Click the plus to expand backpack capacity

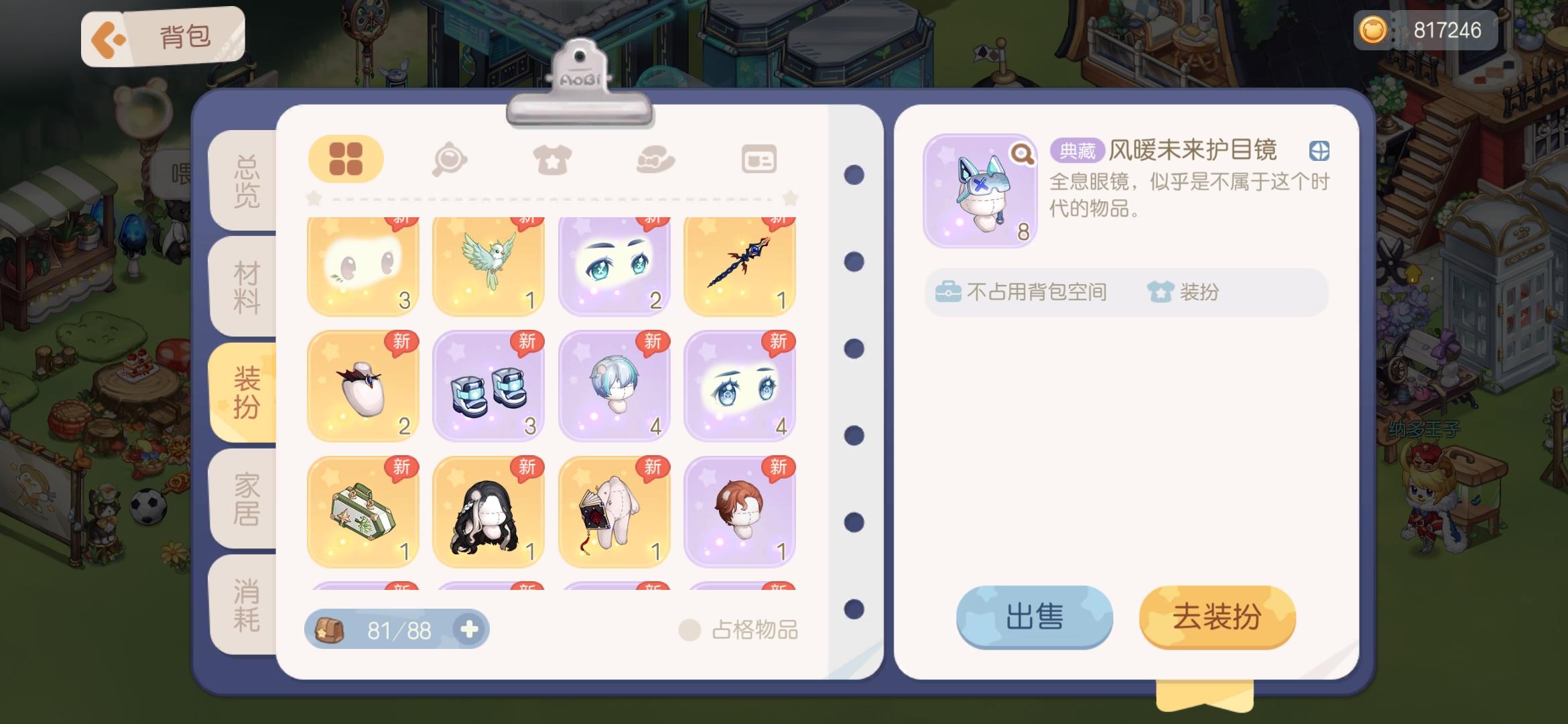(471, 629)
